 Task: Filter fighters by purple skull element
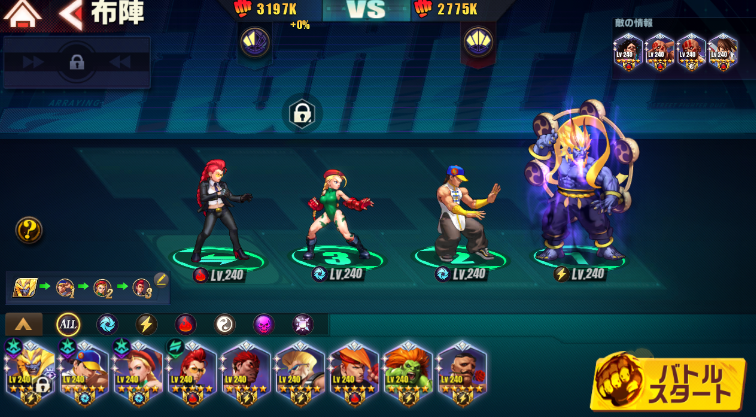263,324
